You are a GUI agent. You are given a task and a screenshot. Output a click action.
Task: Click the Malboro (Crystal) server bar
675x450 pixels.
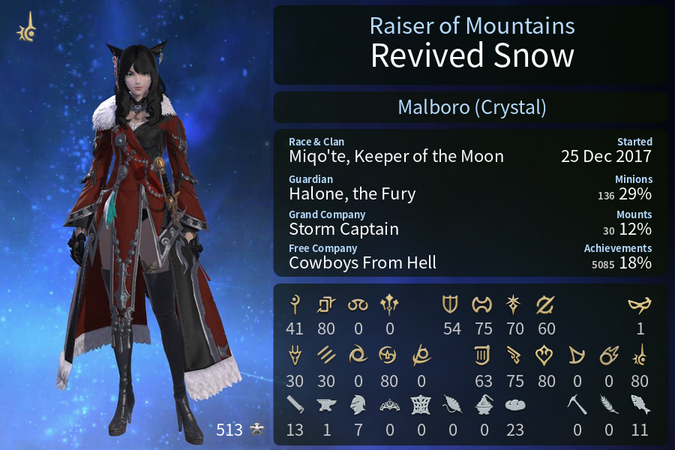470,107
